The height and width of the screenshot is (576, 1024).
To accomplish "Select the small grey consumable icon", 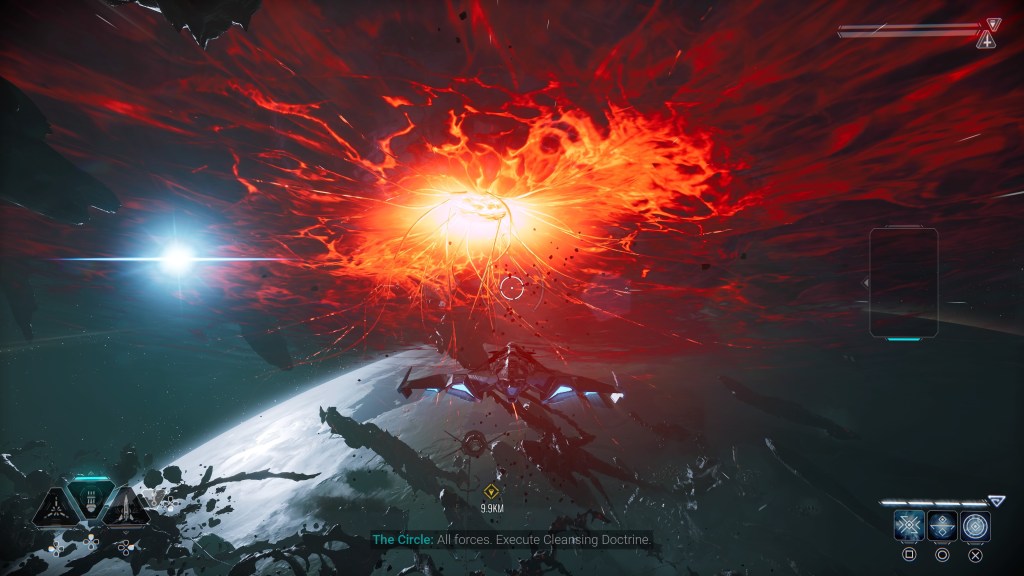I will coord(156,498).
